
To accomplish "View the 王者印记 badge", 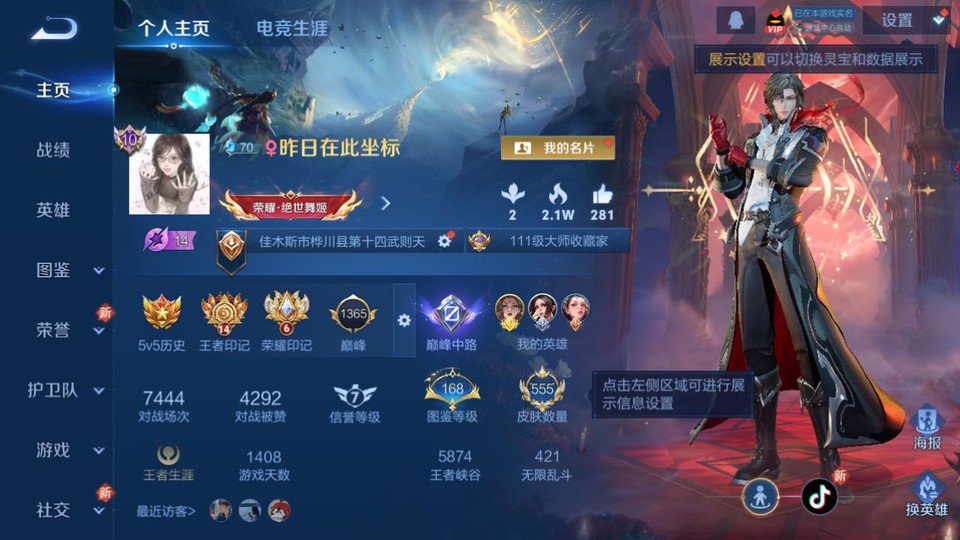I will coord(224,312).
